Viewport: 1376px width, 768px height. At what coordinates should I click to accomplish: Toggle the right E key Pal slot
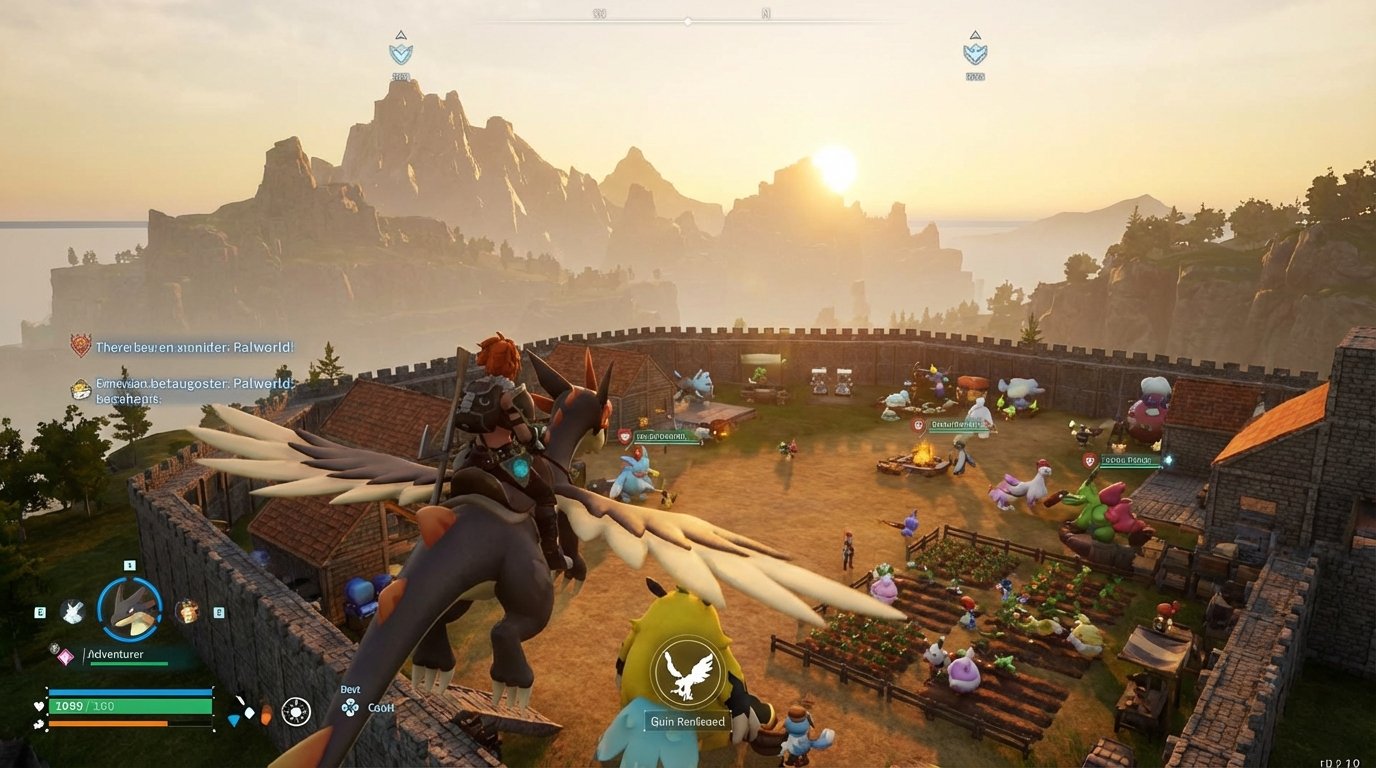tap(217, 611)
